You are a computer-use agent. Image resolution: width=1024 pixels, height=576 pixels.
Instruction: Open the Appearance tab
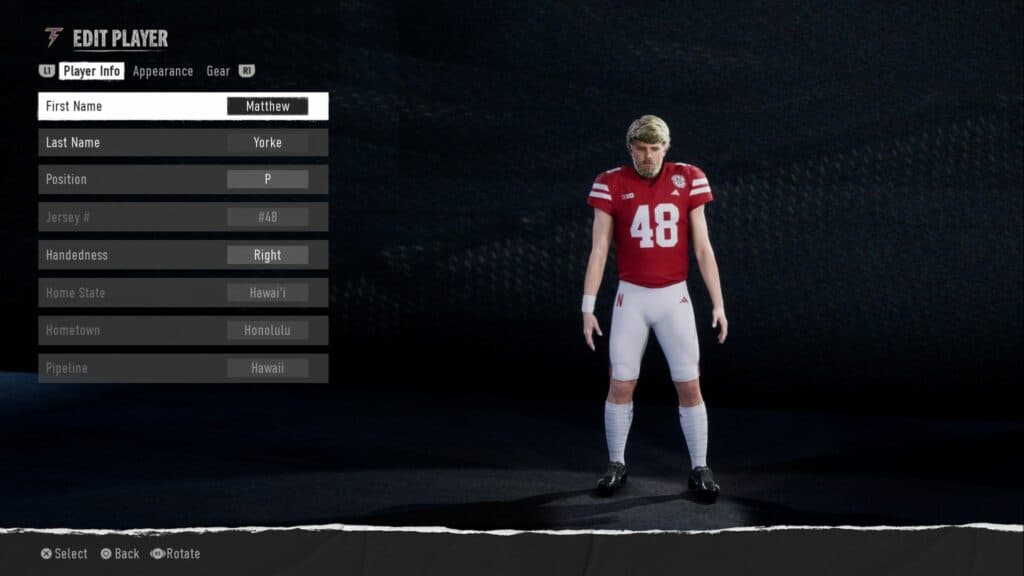(163, 71)
